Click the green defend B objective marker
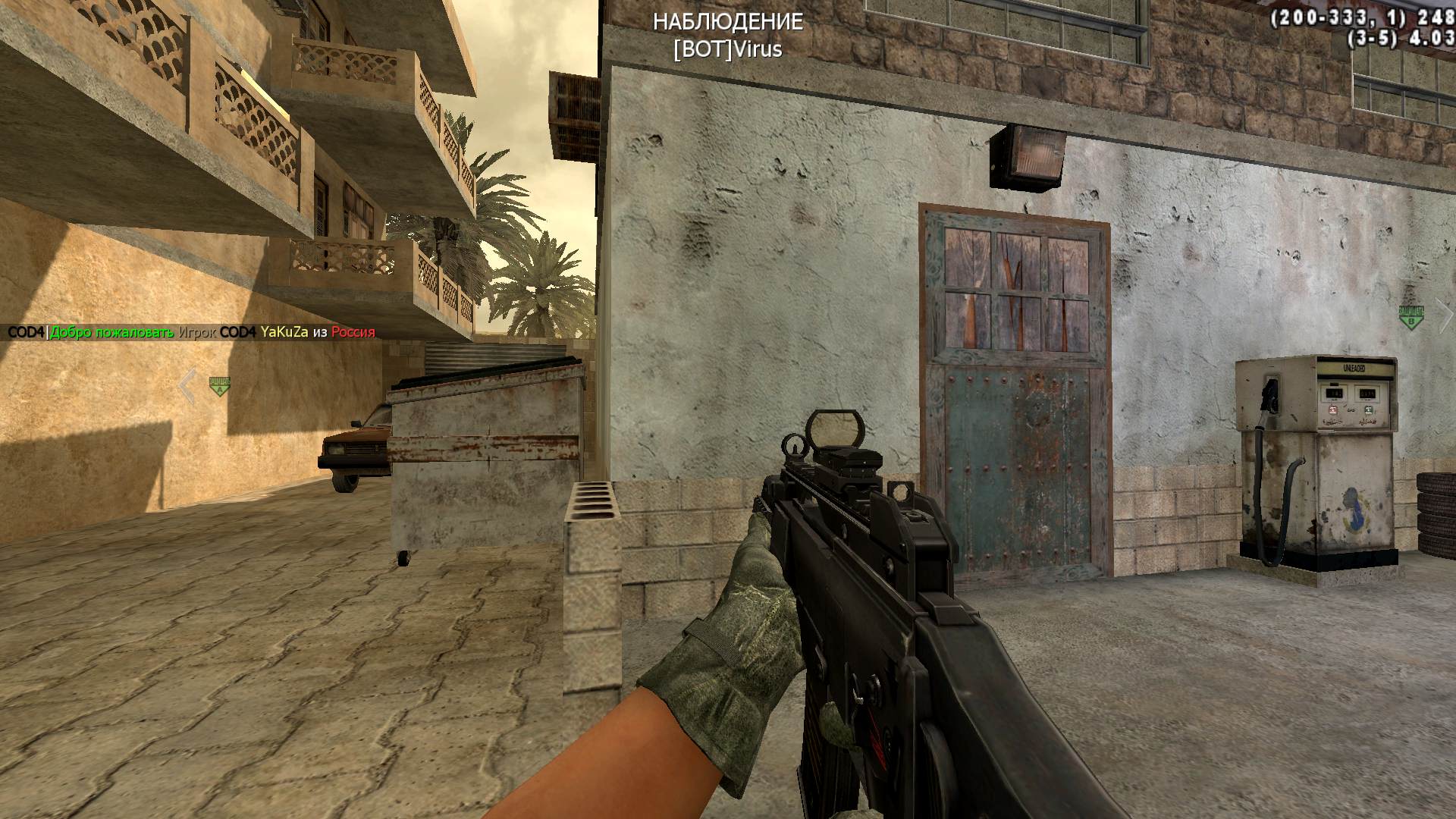The width and height of the screenshot is (1456, 819). [x=1410, y=317]
